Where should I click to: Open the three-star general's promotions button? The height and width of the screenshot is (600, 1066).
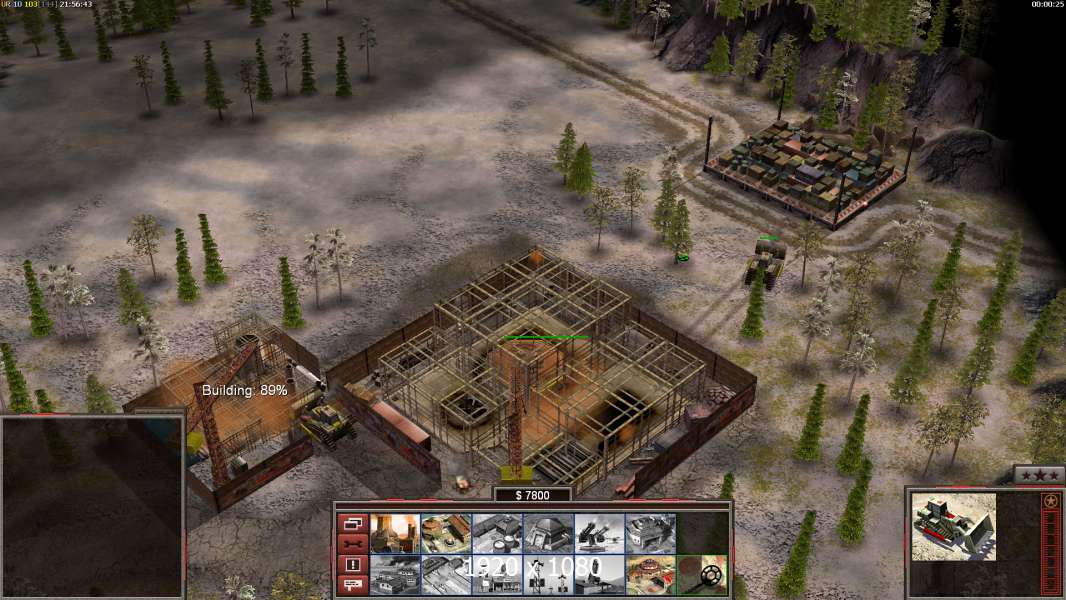[x=1038, y=475]
